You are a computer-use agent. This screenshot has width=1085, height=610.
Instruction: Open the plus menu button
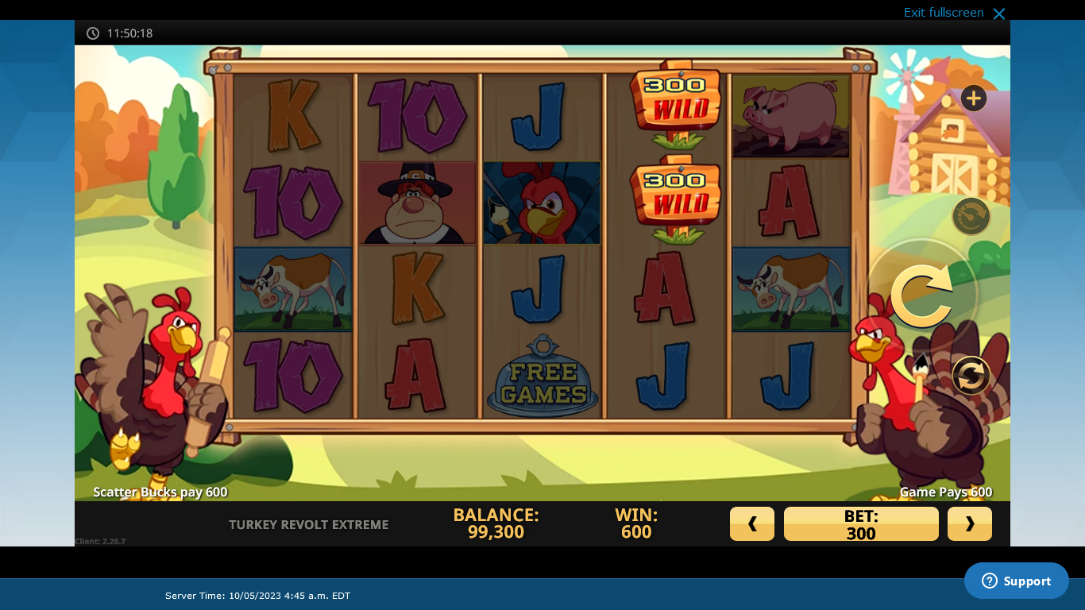click(x=973, y=98)
